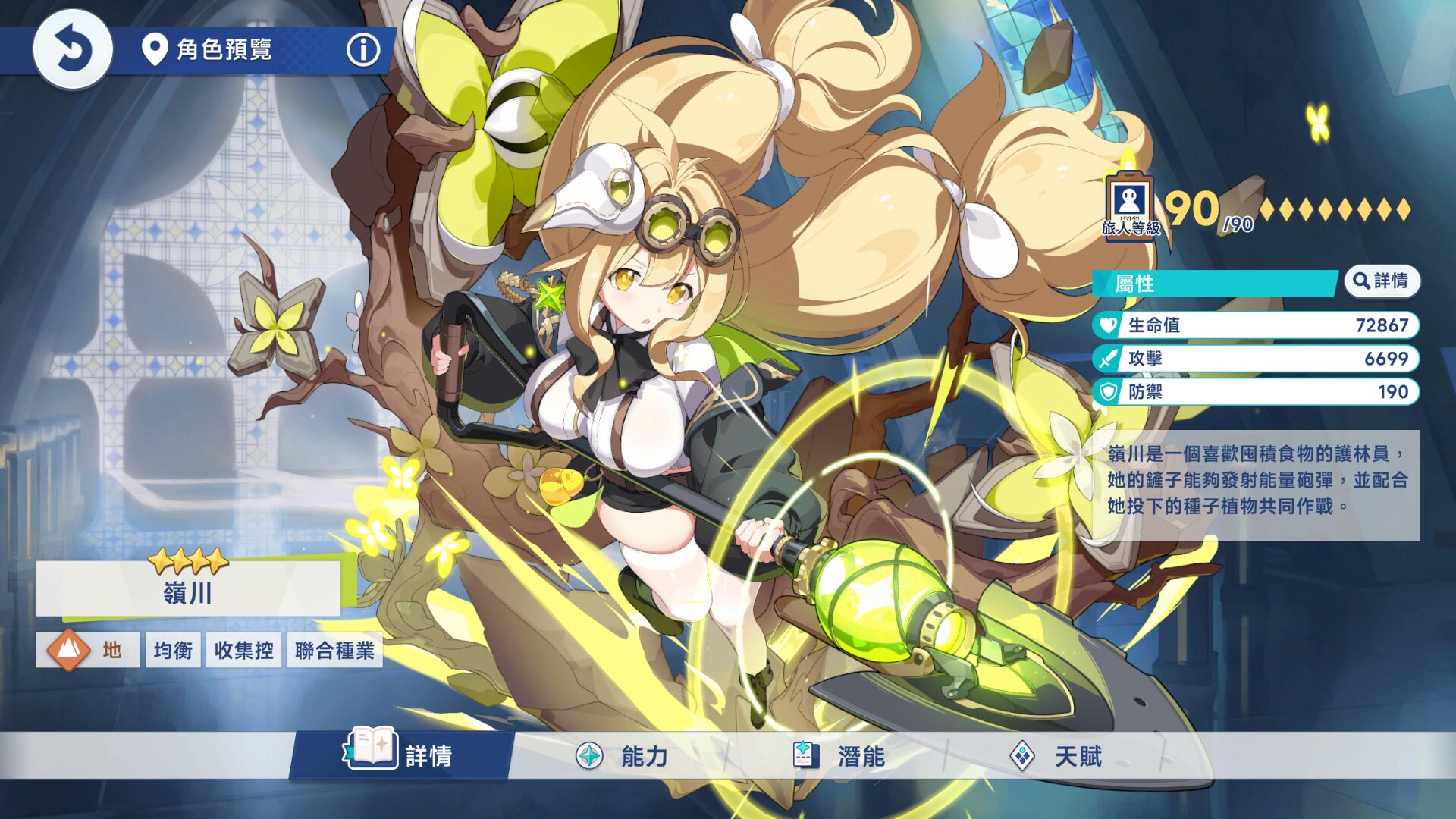Open the 潛能 tab
This screenshot has width=1456, height=819.
pyautogui.click(x=839, y=755)
